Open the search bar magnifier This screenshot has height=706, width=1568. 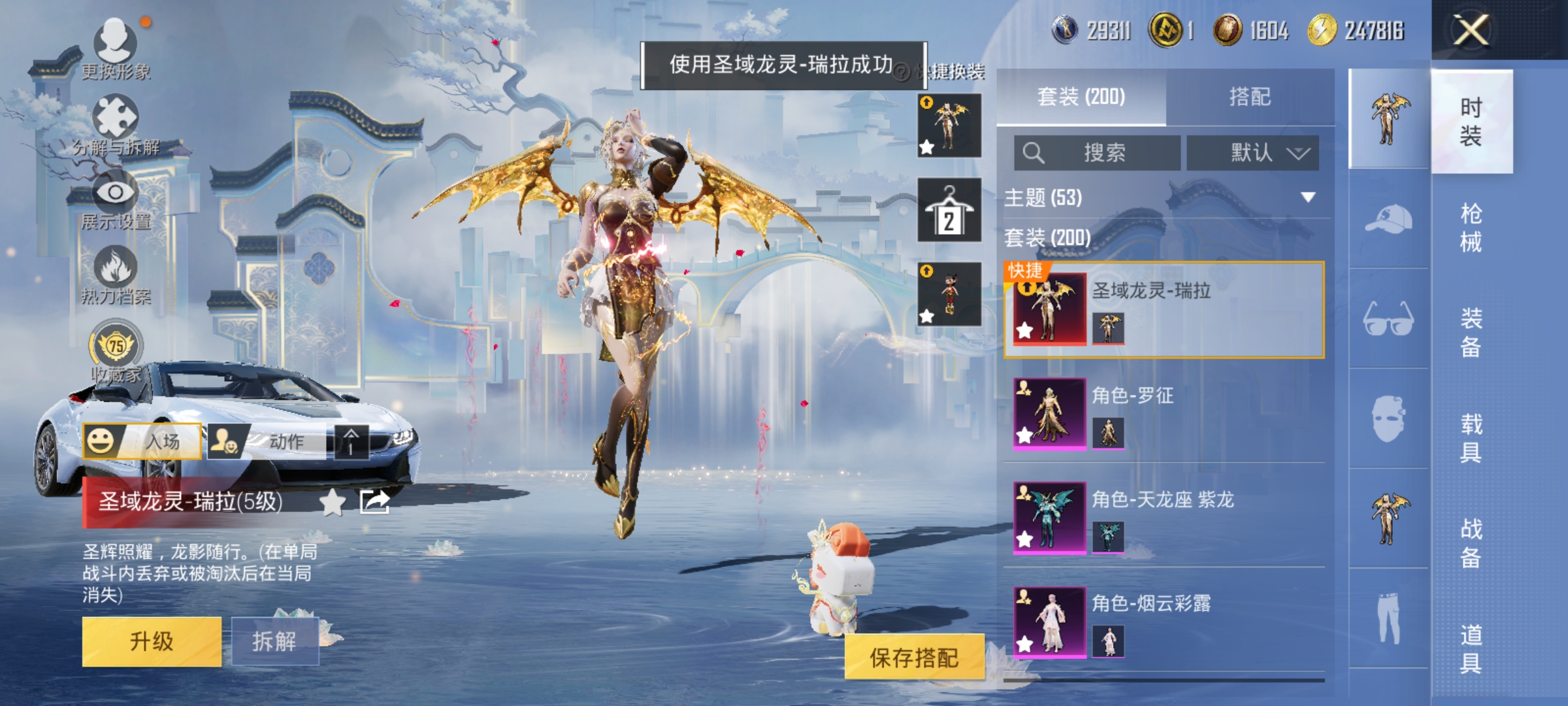click(x=1033, y=152)
